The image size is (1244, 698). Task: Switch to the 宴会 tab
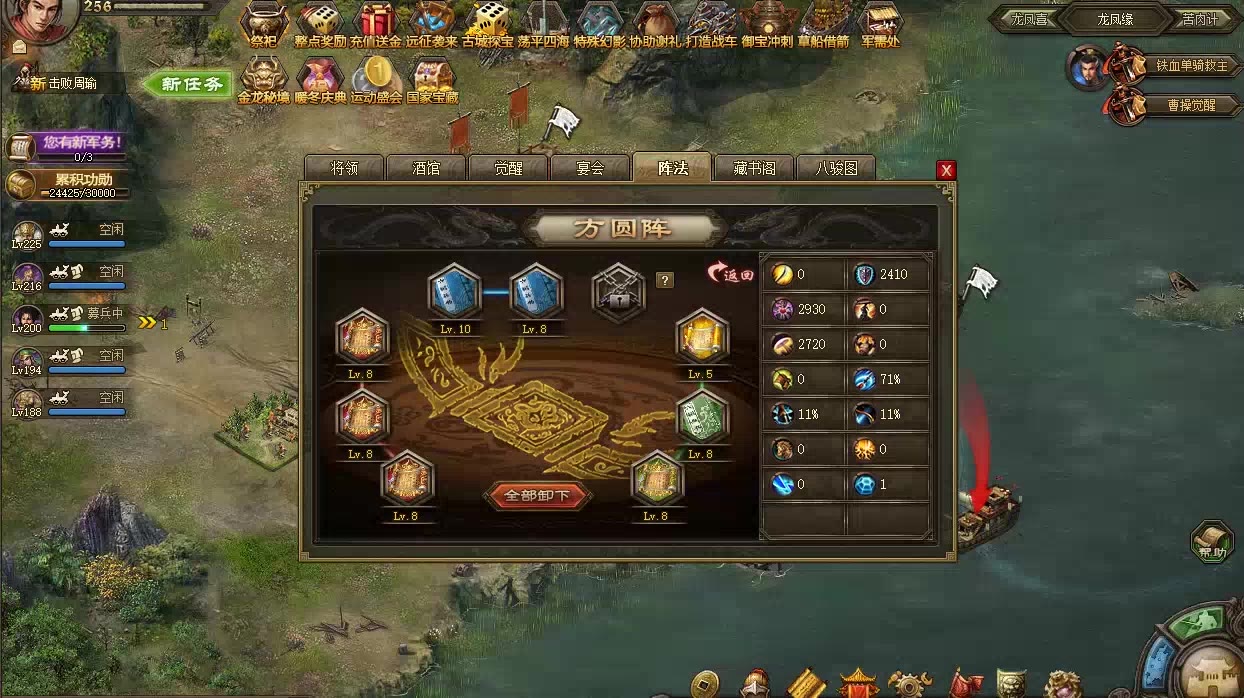[x=590, y=168]
